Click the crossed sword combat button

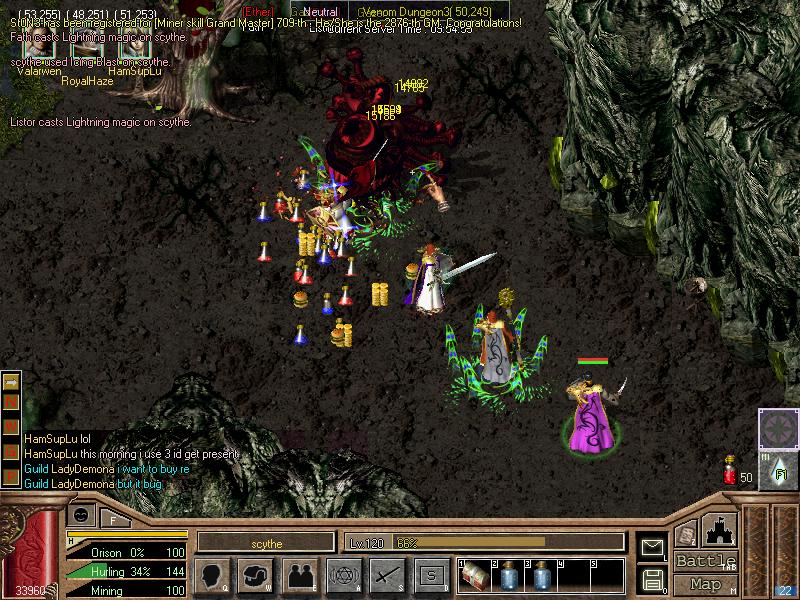point(387,575)
